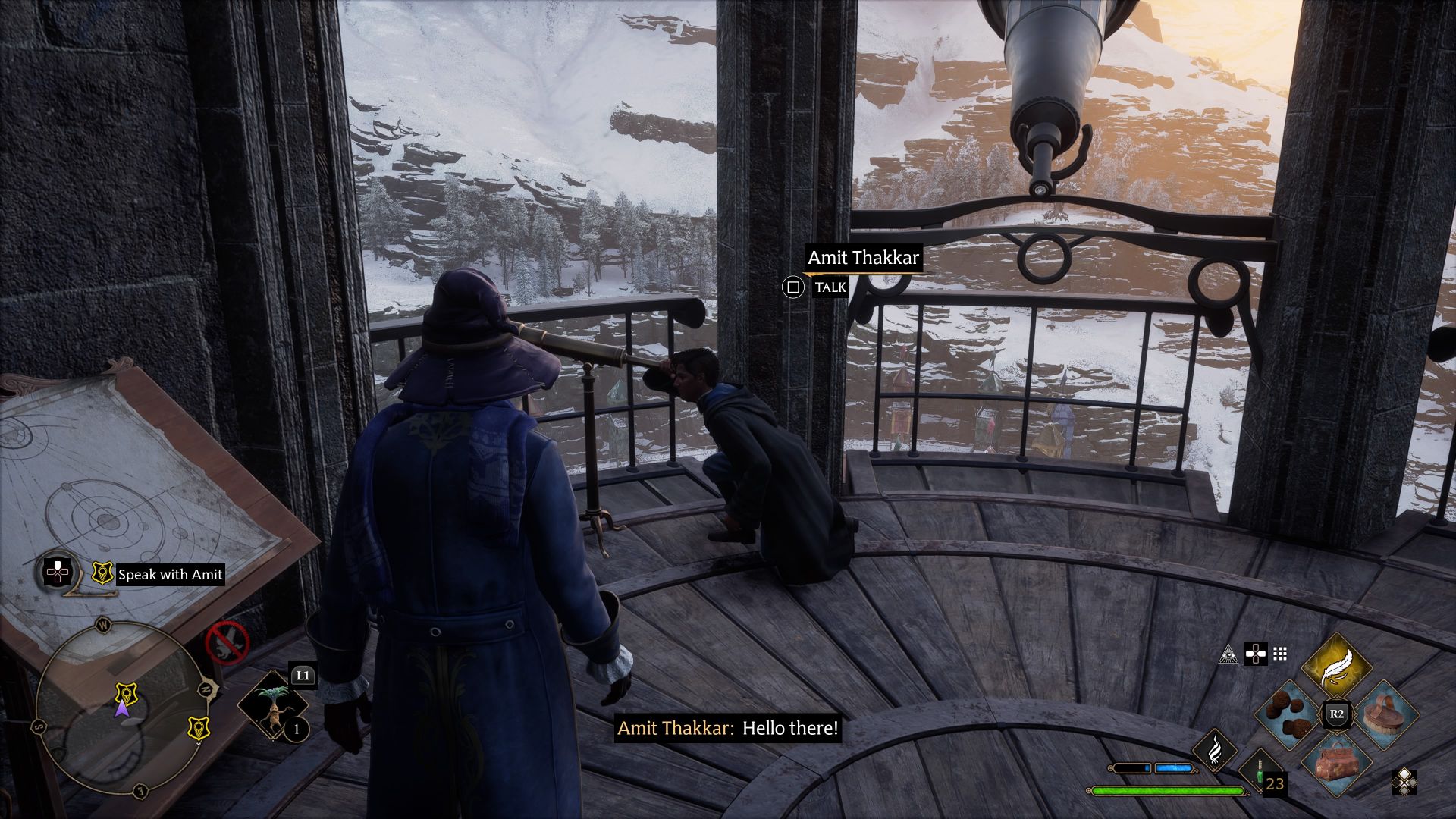The height and width of the screenshot is (819, 1456).
Task: Open the nine-dot spell grid icon
Action: coord(1280,654)
